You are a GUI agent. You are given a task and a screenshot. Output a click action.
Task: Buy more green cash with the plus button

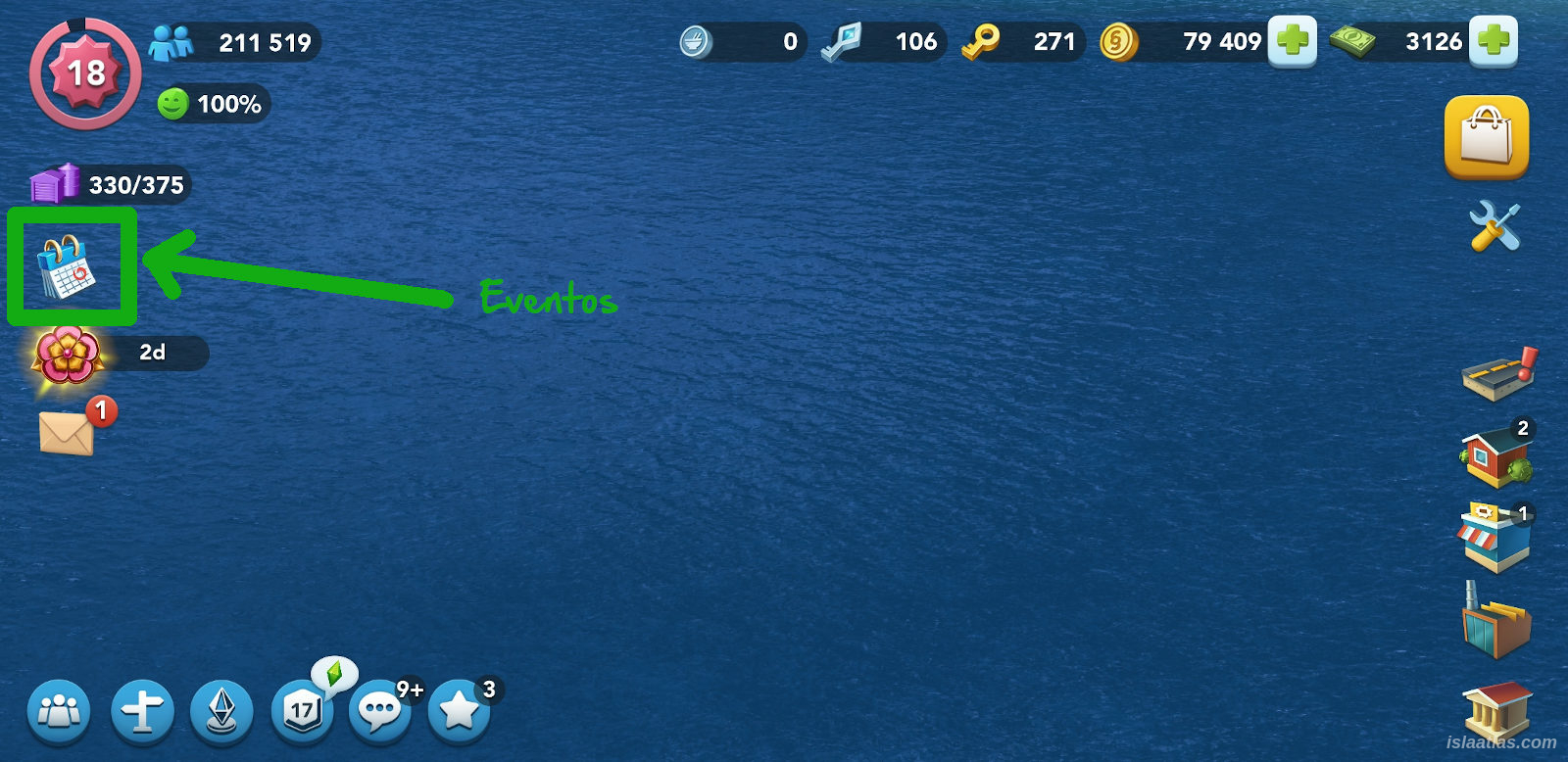coord(1493,41)
